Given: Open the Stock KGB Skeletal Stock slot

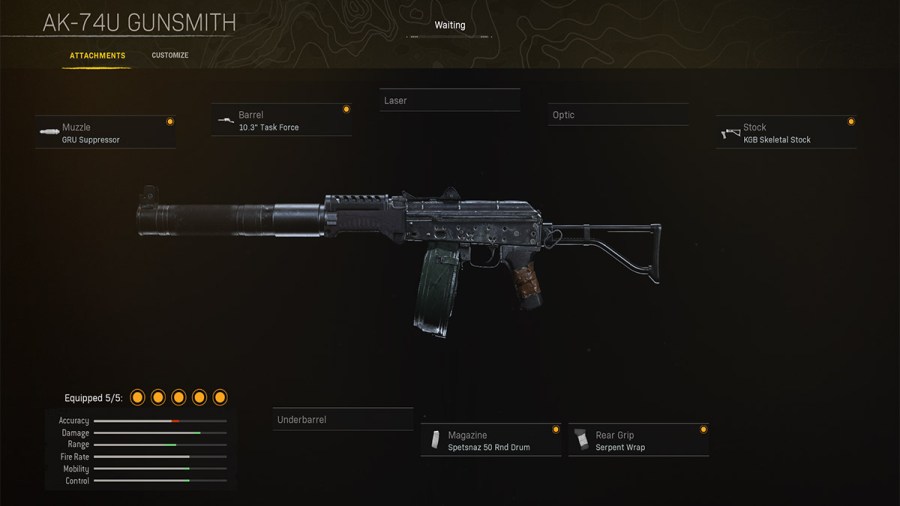Looking at the screenshot, I should [x=786, y=133].
